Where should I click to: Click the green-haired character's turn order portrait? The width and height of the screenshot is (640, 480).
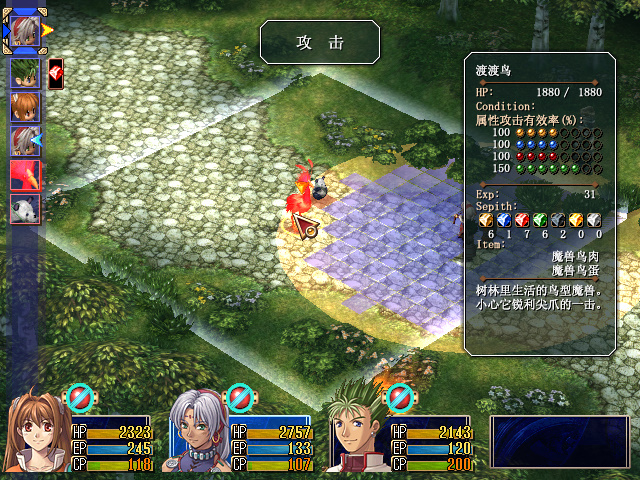coord(24,73)
